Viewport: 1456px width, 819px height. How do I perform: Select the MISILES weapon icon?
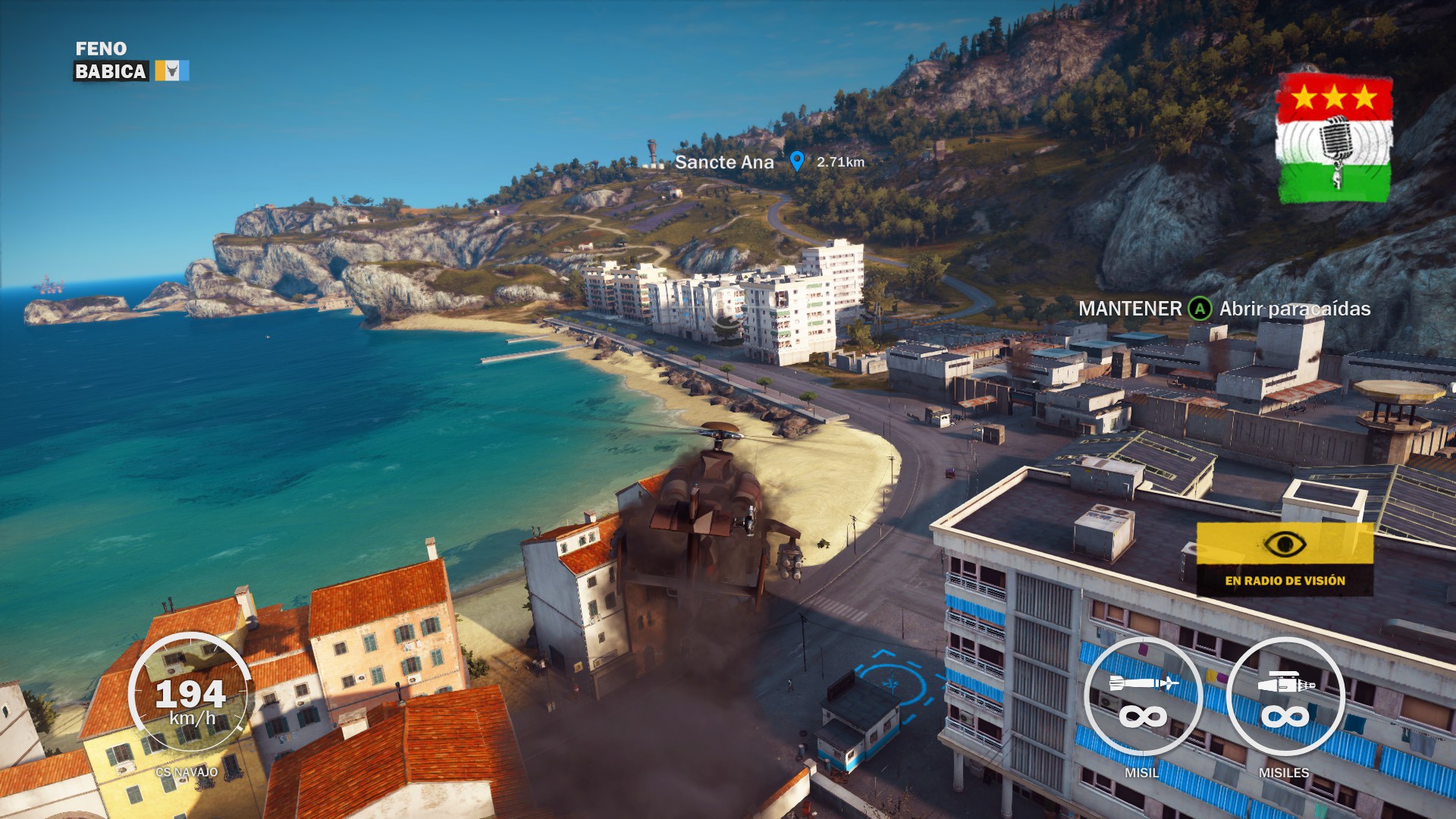pyautogui.click(x=1285, y=698)
